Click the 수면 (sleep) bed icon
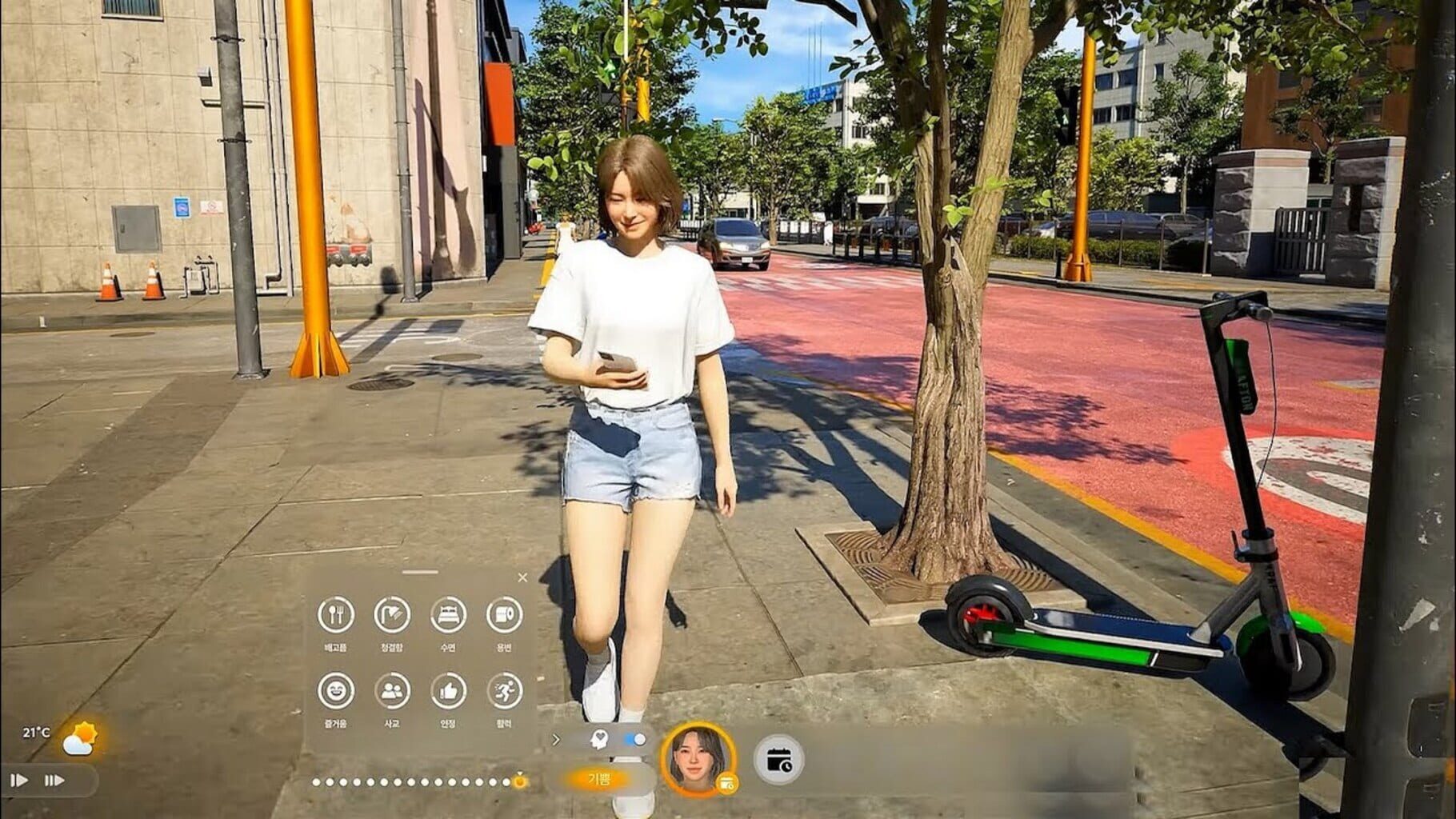Screen dimensions: 1456x819 (x=447, y=614)
